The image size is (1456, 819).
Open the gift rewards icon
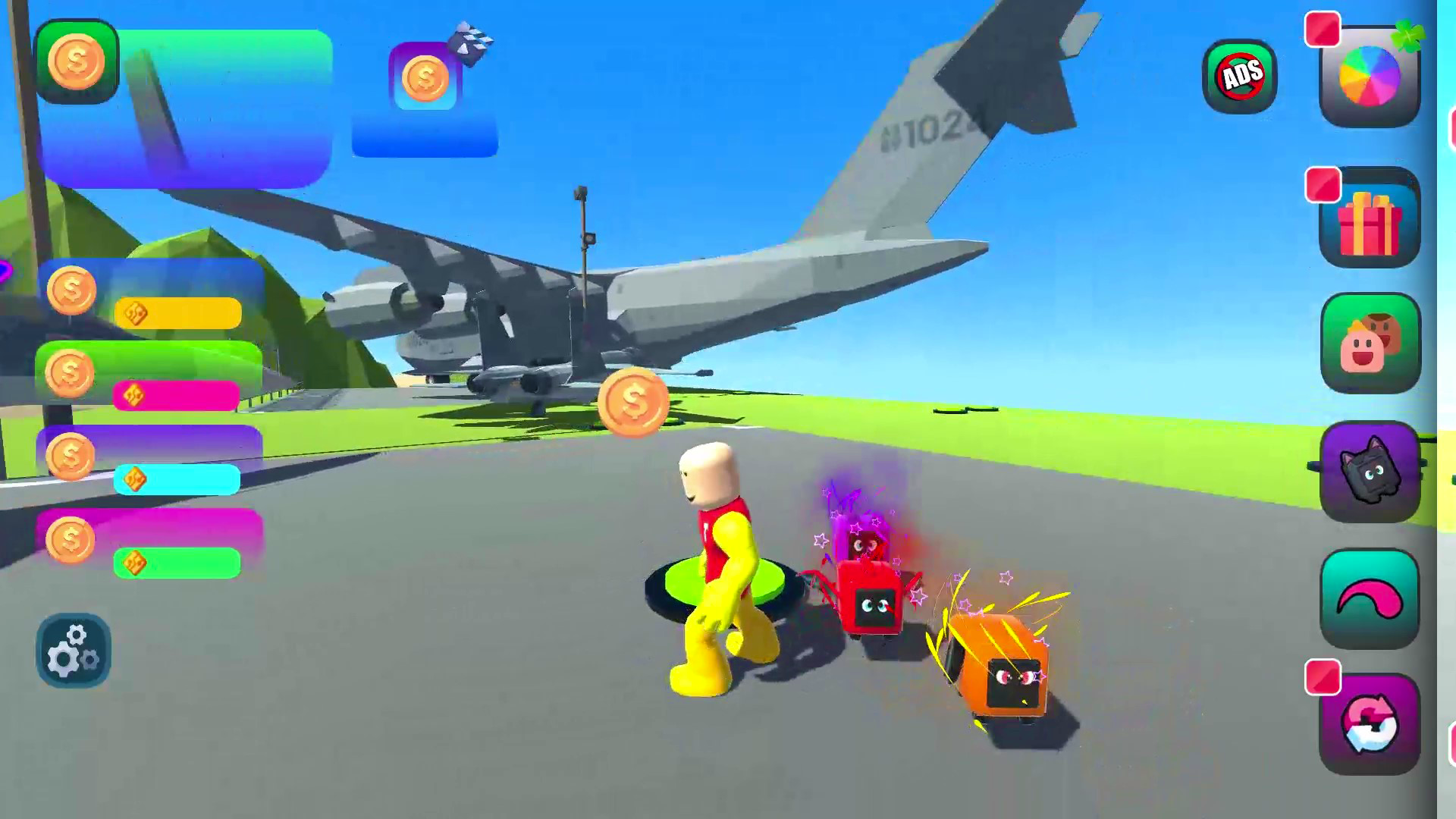[1370, 220]
